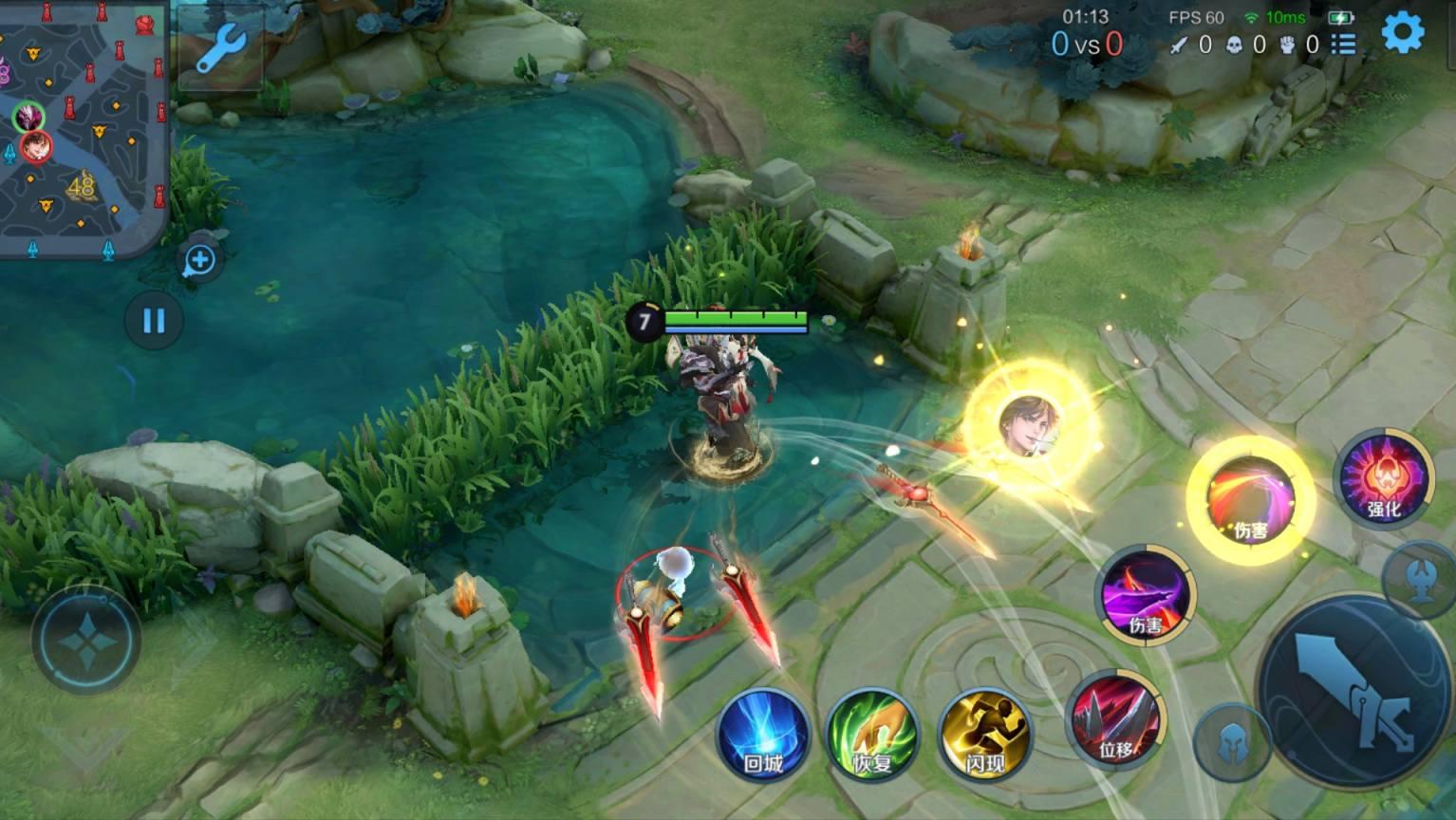Pause the game
Screen dimensions: 1456x820
pos(154,321)
